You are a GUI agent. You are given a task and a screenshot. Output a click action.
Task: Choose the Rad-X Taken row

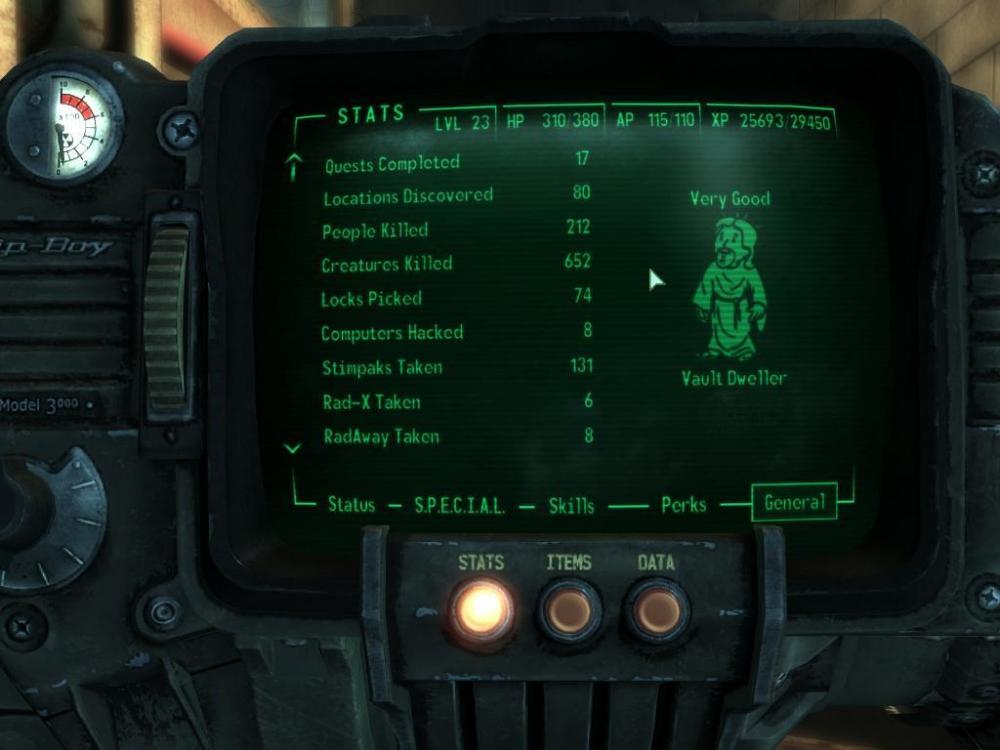pyautogui.click(x=370, y=402)
